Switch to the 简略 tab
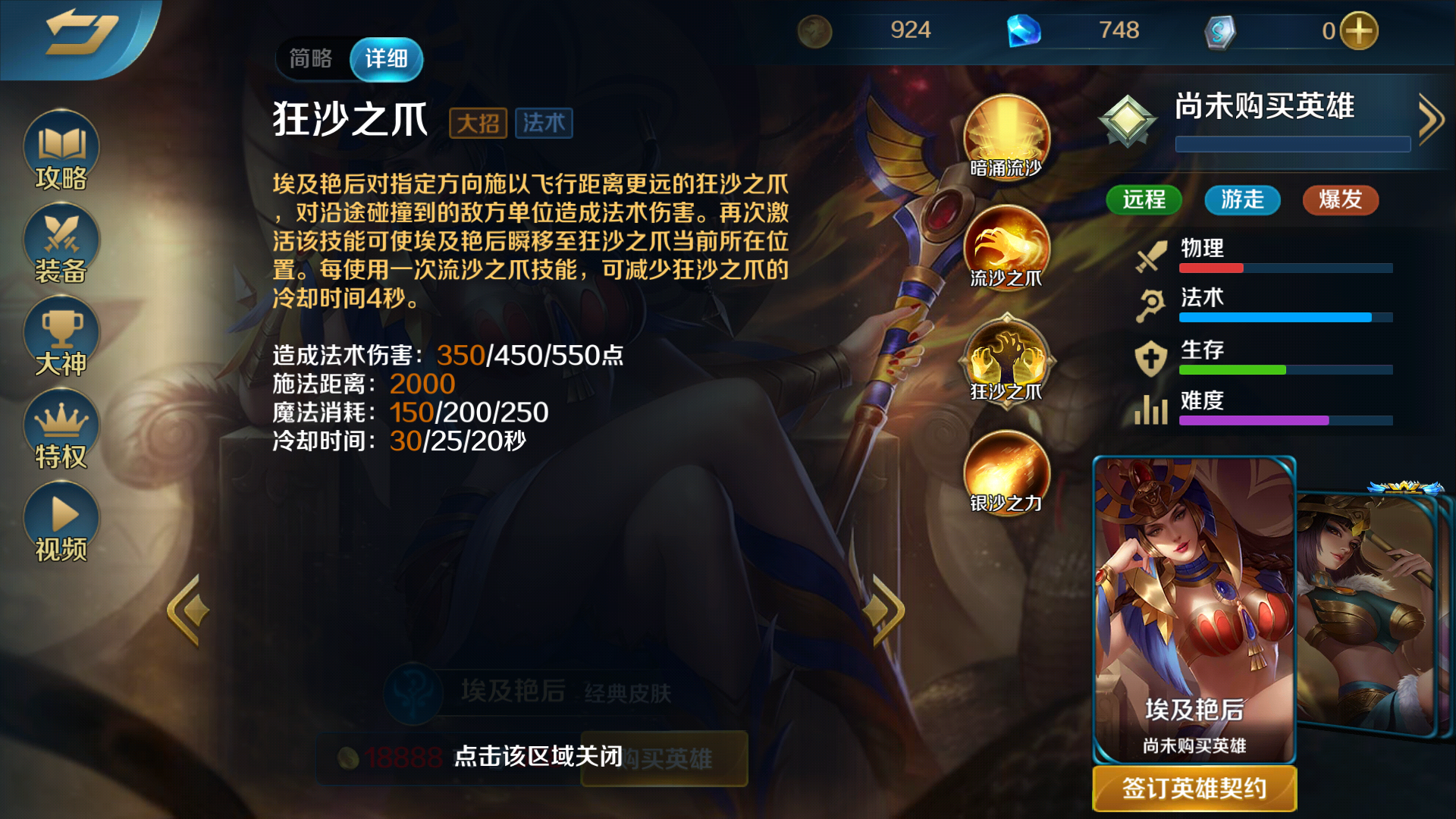 coord(311,58)
